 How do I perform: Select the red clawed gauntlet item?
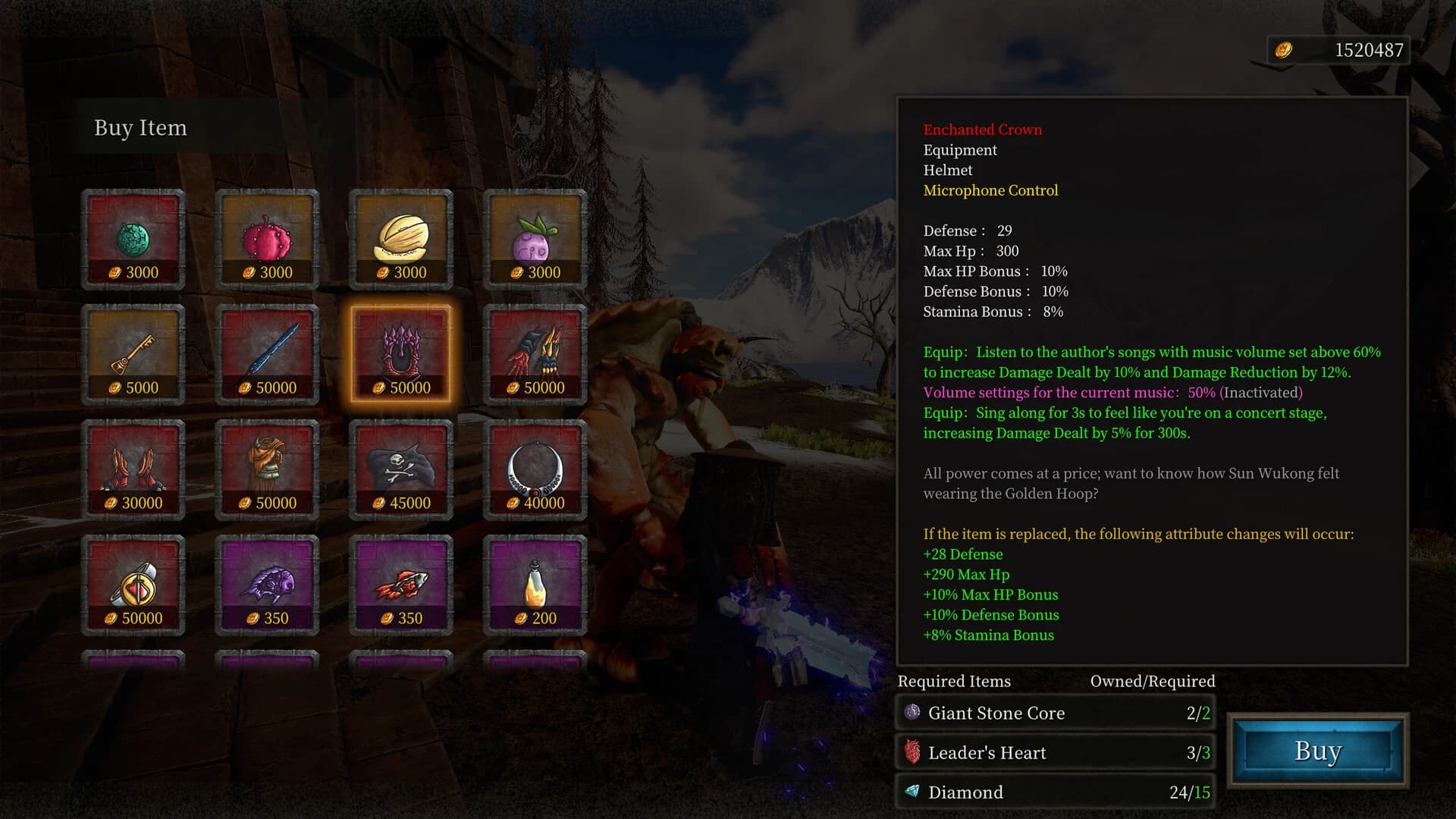tap(535, 353)
